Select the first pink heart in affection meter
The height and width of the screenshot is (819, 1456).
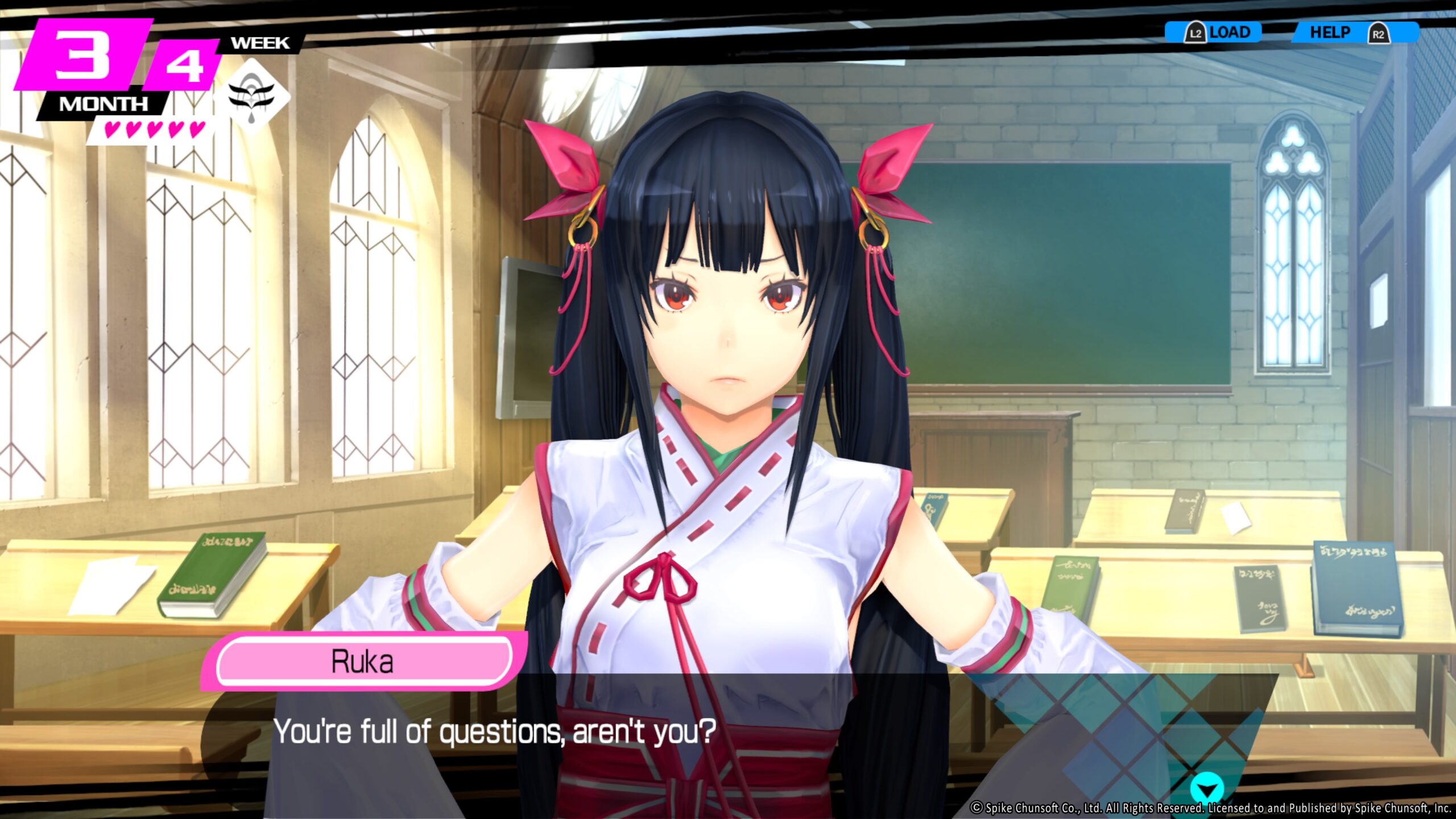click(112, 130)
